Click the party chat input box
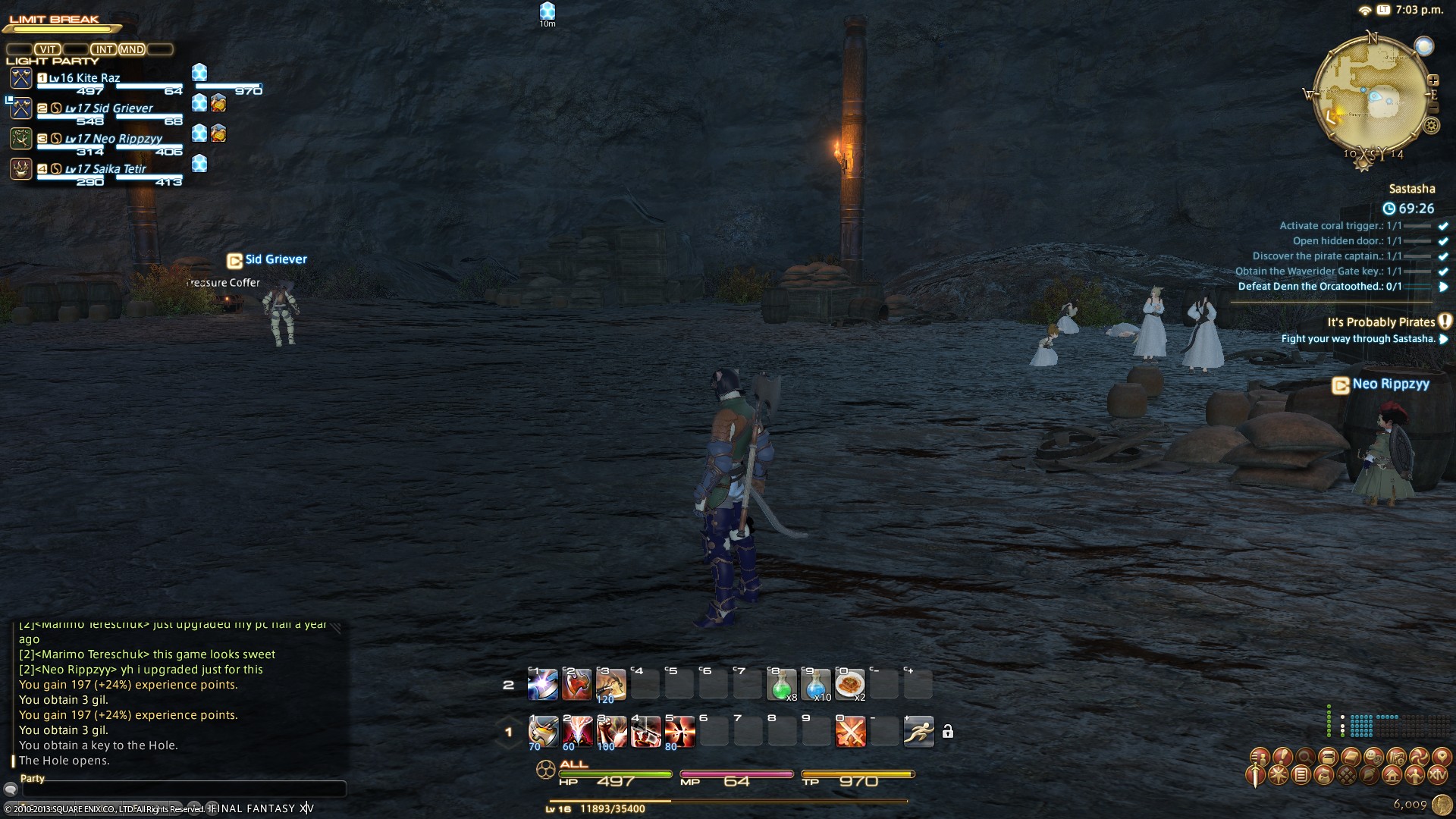 [182, 789]
